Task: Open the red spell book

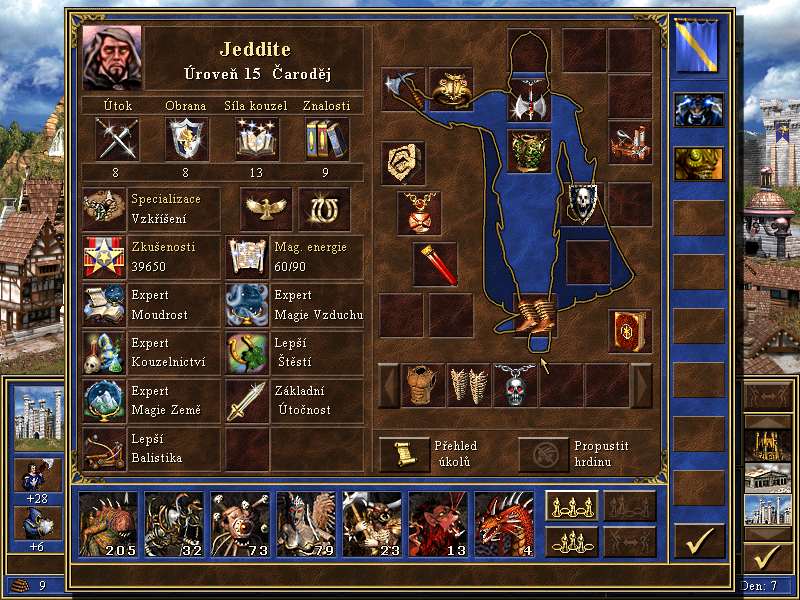Action: [630, 330]
